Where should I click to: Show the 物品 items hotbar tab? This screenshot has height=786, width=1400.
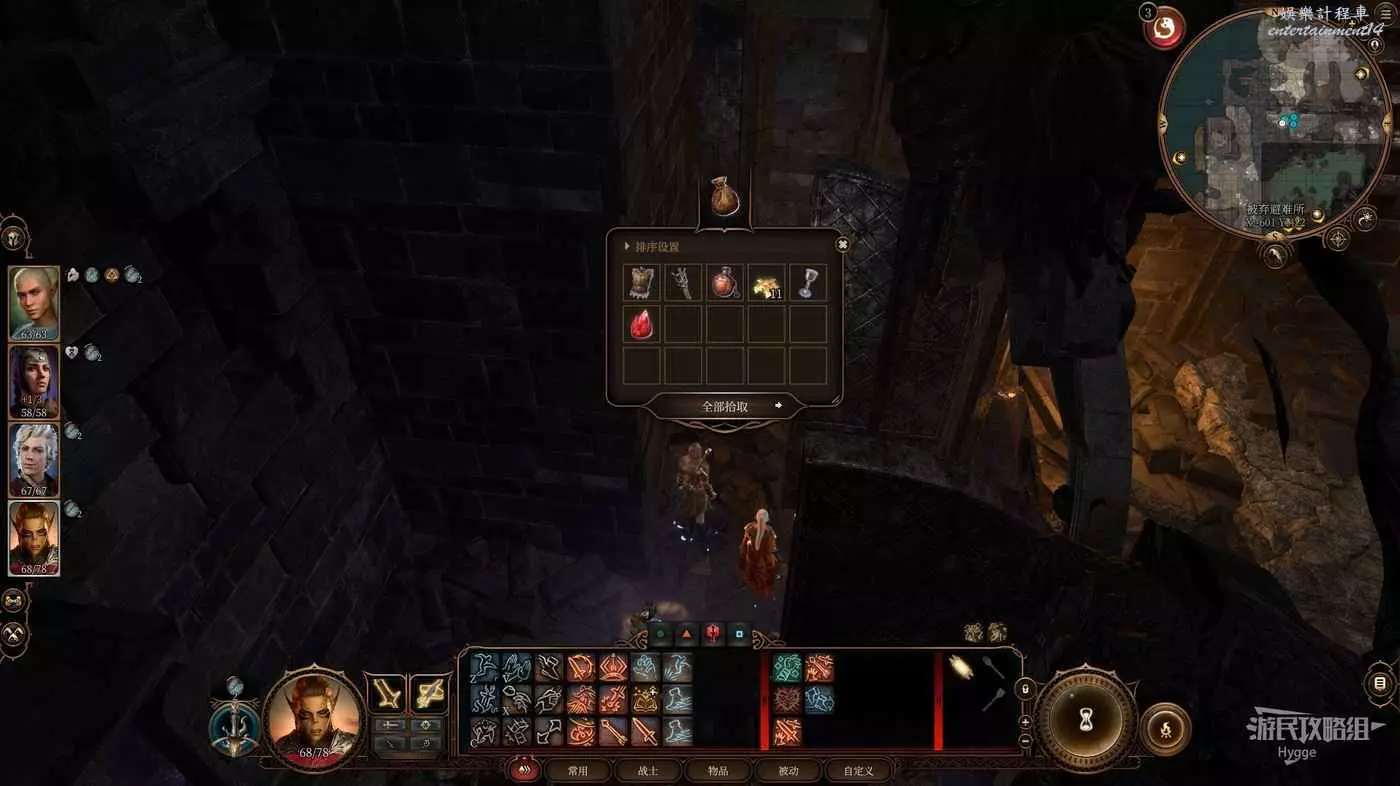[718, 771]
